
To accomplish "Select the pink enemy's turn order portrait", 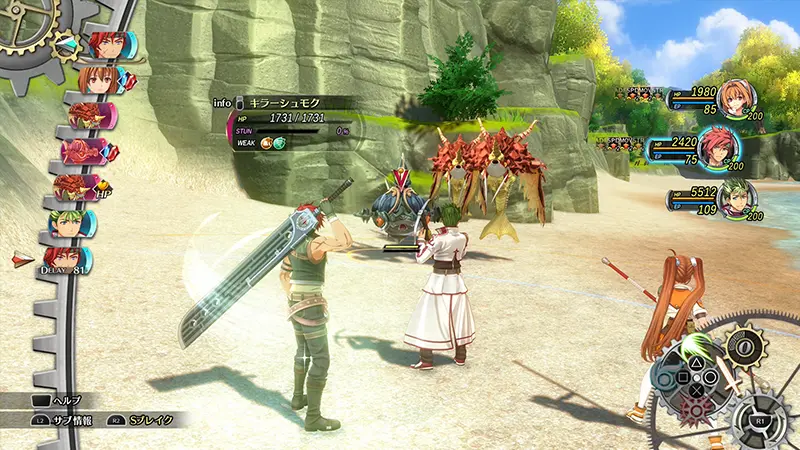I will (87, 151).
